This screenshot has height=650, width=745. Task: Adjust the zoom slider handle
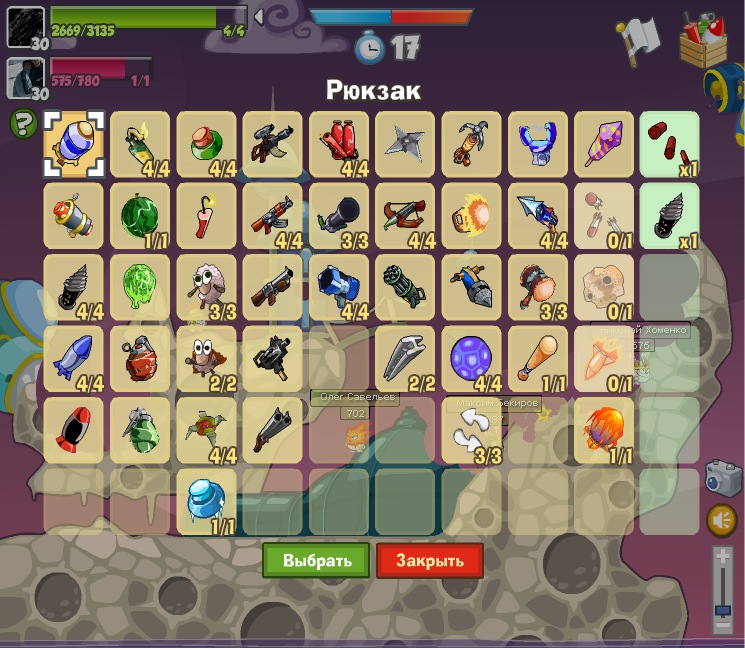pos(722,609)
